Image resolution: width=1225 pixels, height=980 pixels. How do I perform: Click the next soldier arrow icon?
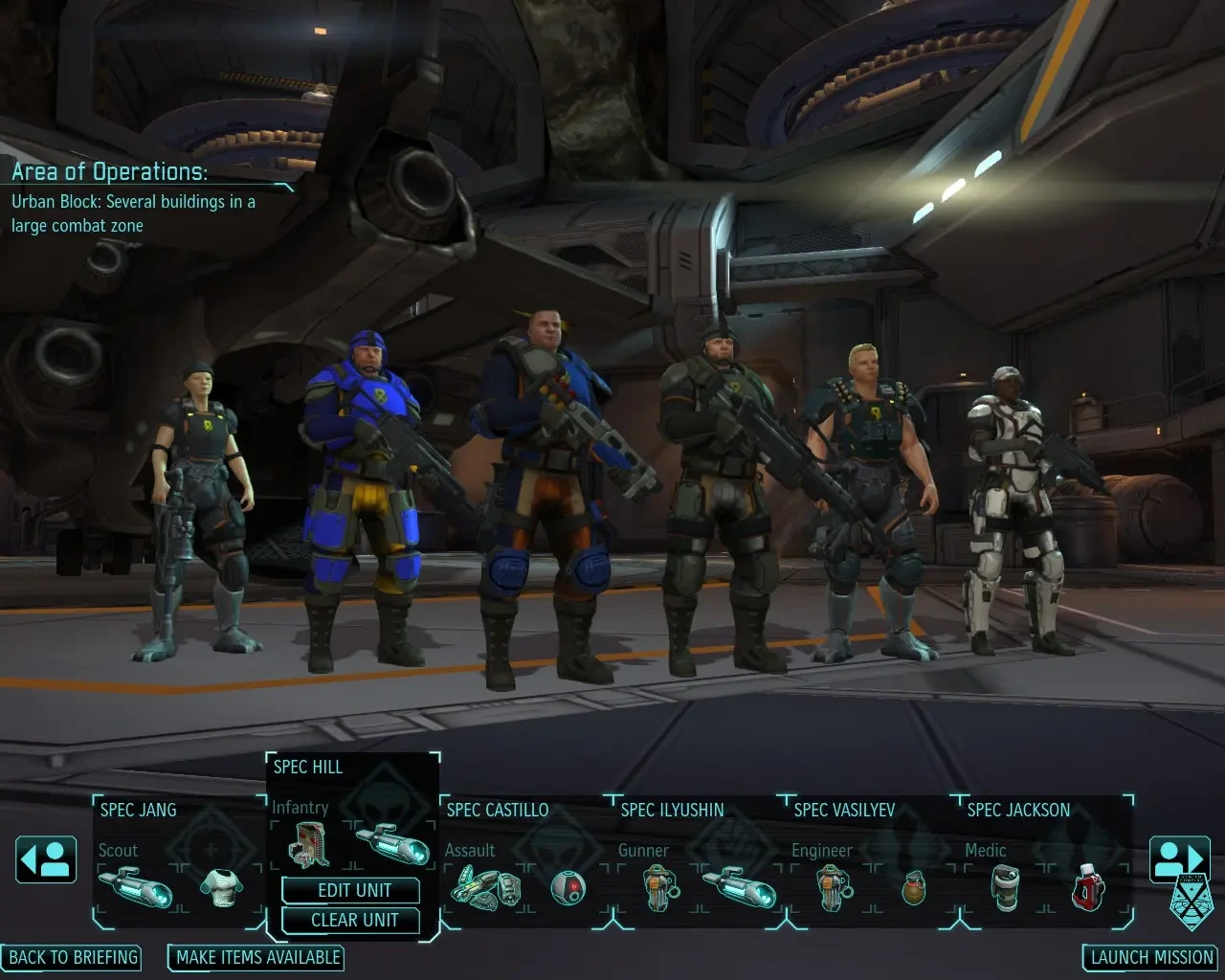1179,859
